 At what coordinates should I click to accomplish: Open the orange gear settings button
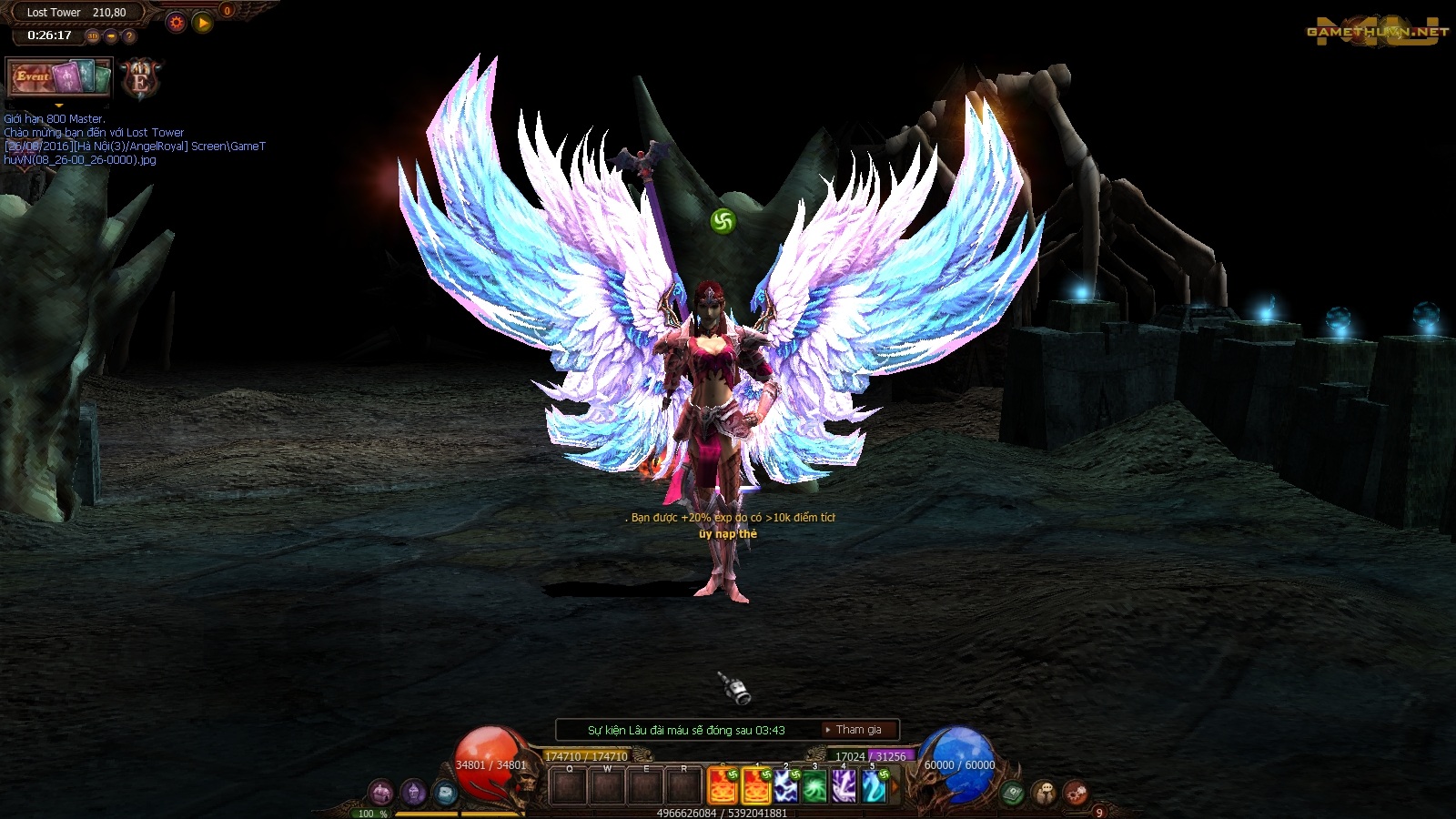click(177, 23)
